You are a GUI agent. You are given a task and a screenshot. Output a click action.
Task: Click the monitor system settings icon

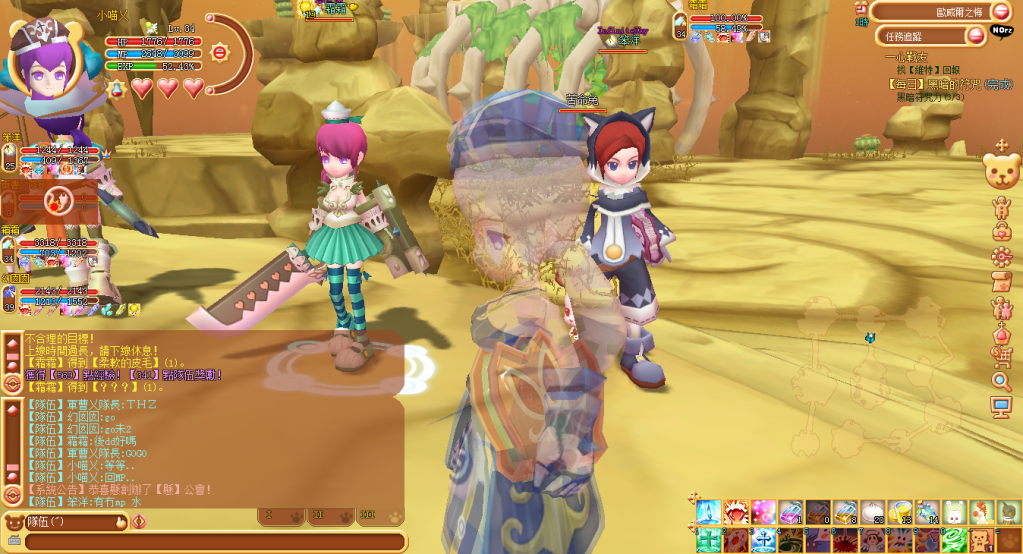tap(1001, 406)
